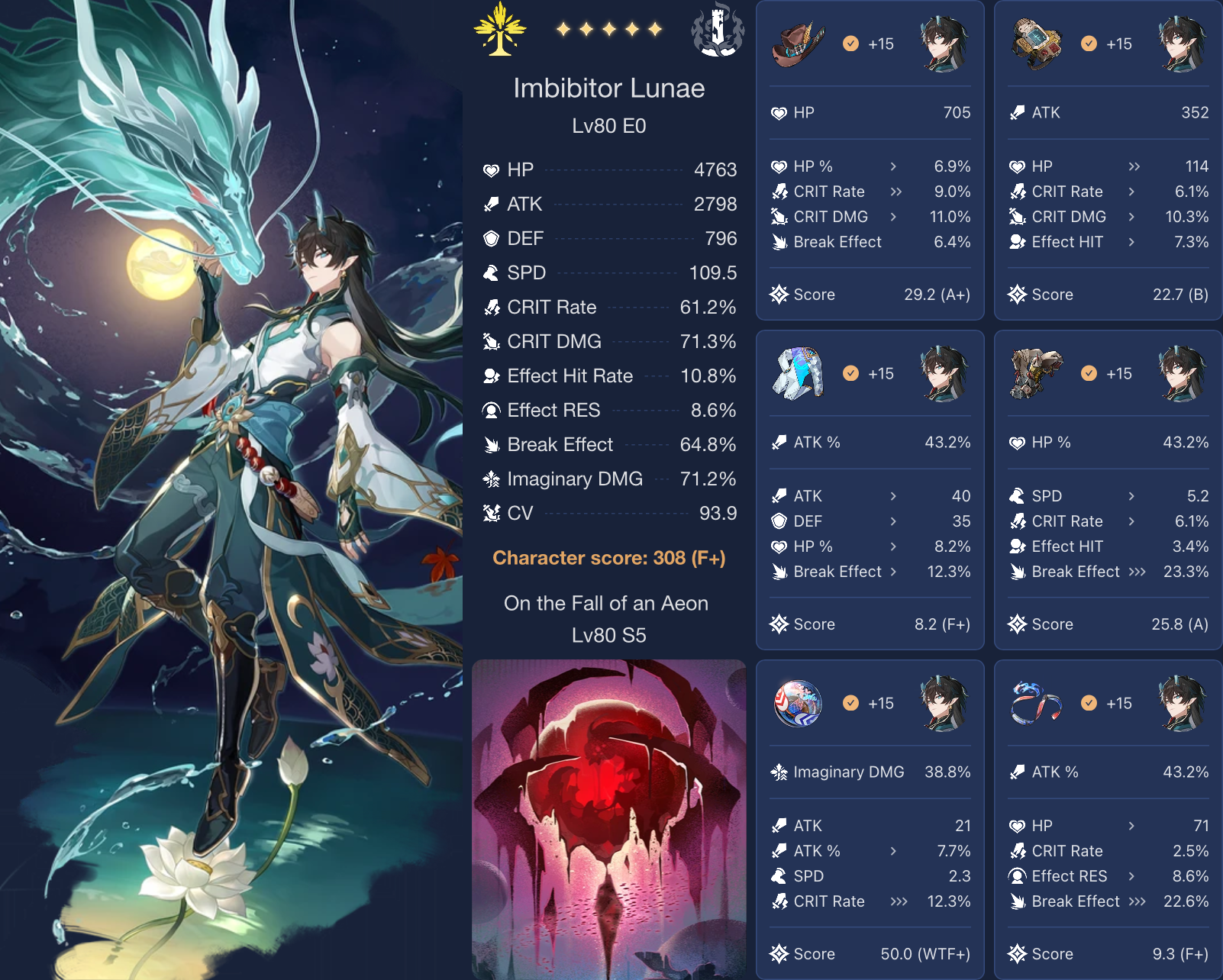
Task: Open On the Fall of an Aeon details
Action: (608, 603)
